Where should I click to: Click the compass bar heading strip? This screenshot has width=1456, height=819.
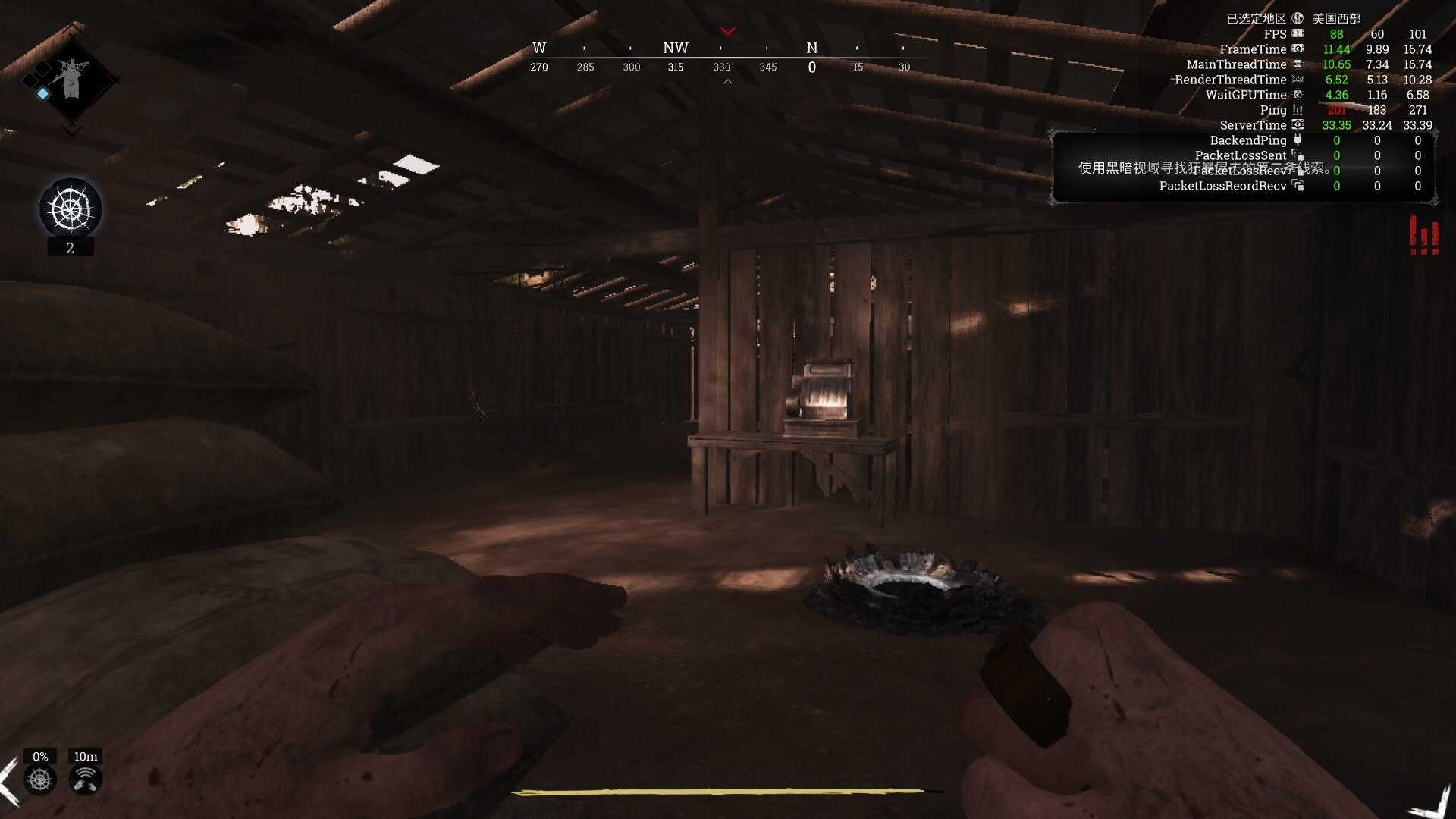pyautogui.click(x=726, y=58)
